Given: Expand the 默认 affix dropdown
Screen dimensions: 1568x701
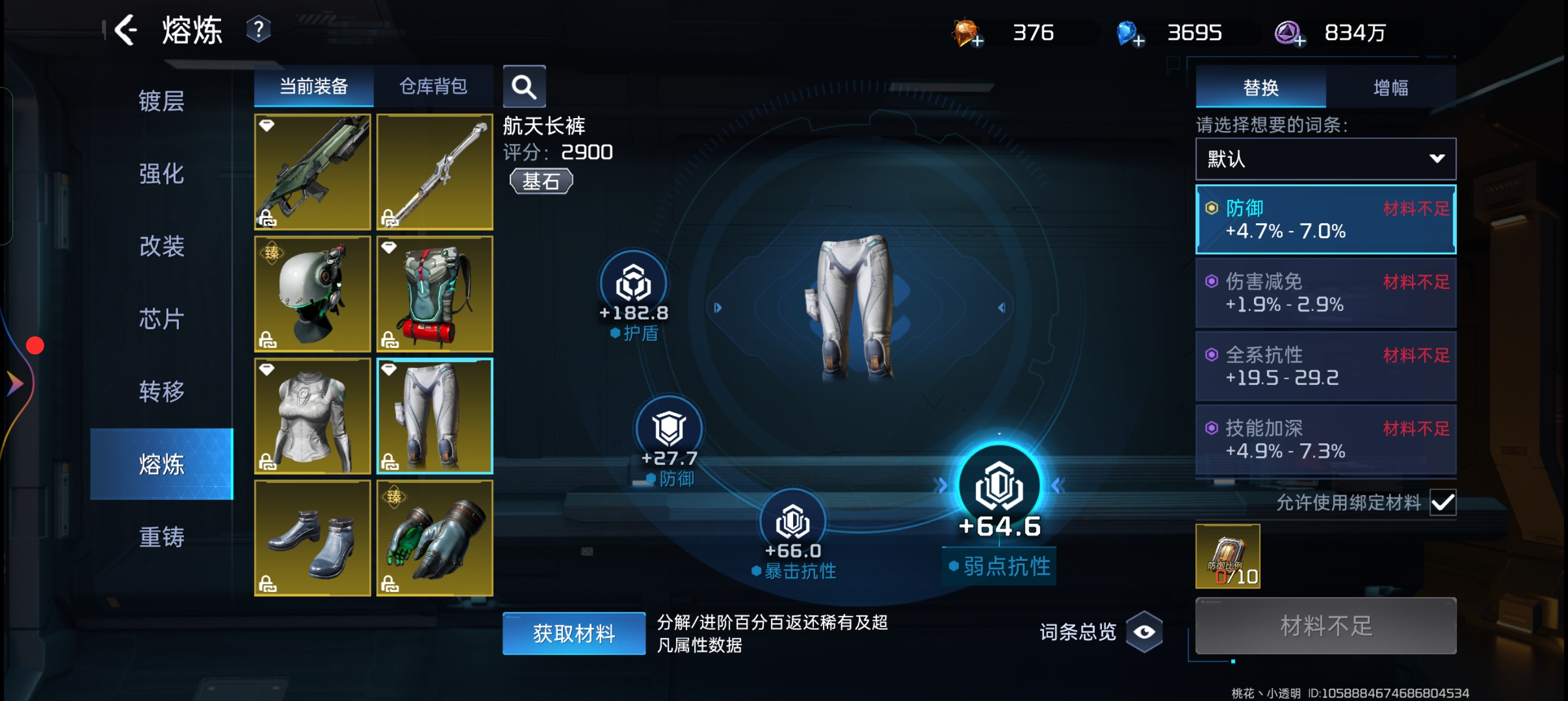Looking at the screenshot, I should (1325, 159).
